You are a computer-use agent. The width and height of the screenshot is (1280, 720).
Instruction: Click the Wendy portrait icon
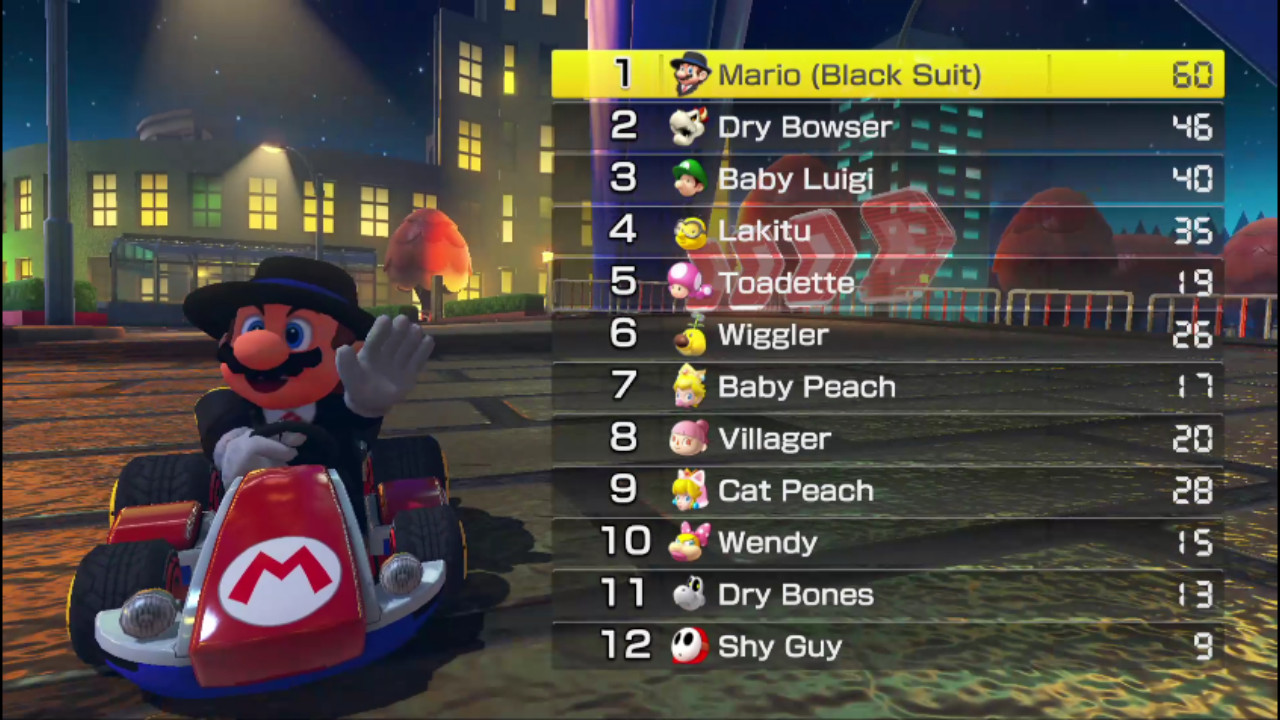point(690,542)
